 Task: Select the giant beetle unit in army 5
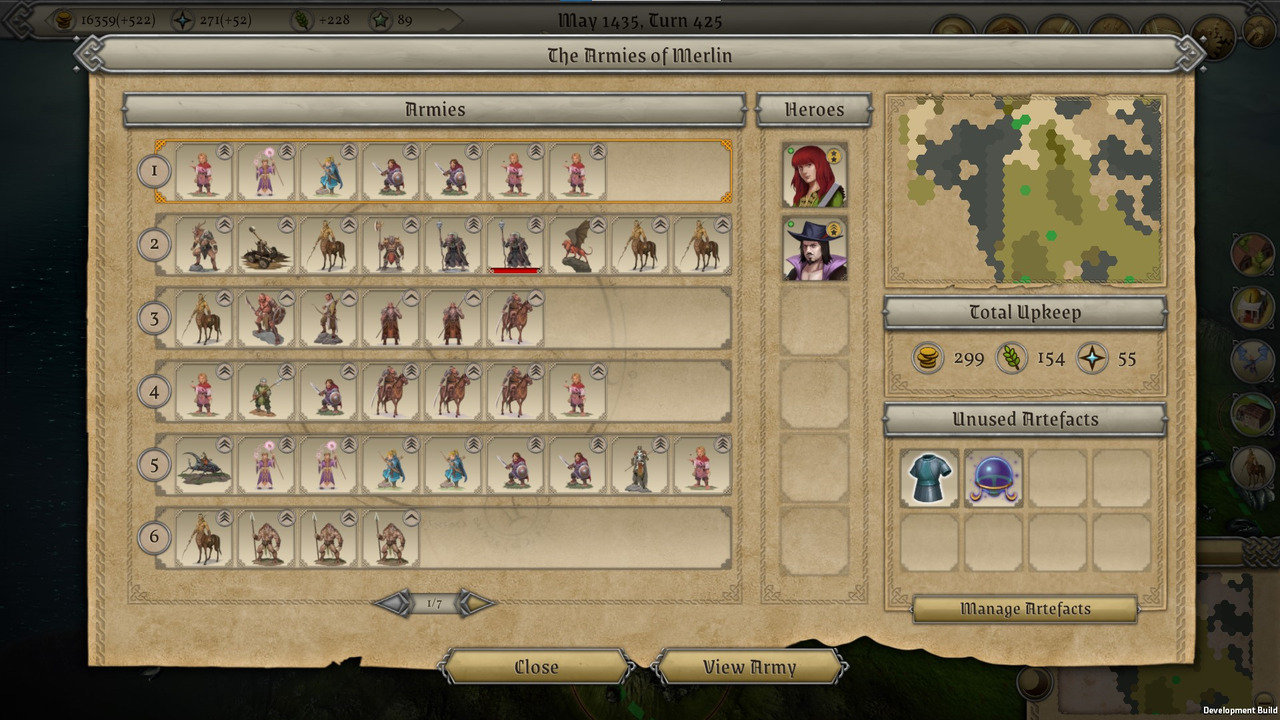click(204, 465)
